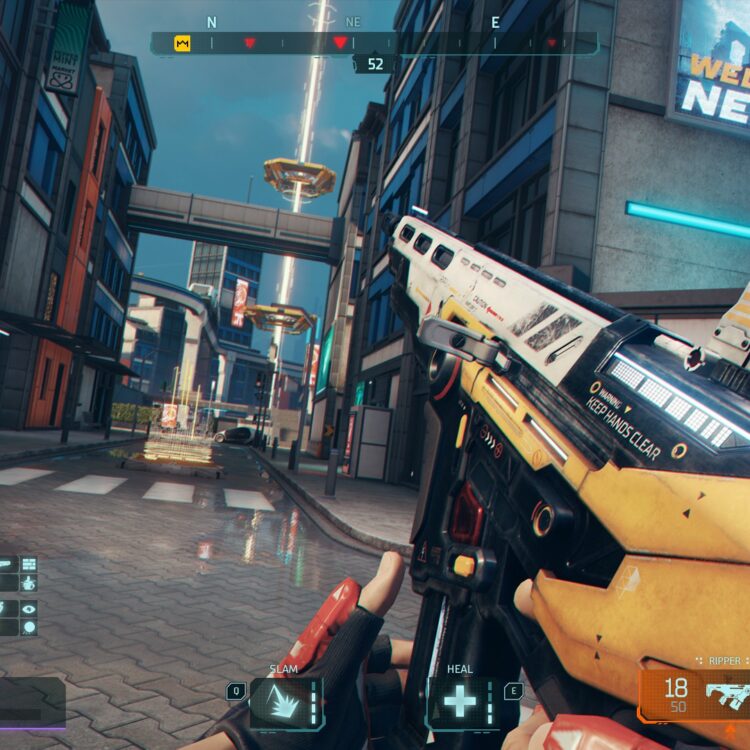Click the yellow crown marker on compass
The height and width of the screenshot is (750, 750).
coord(182,43)
